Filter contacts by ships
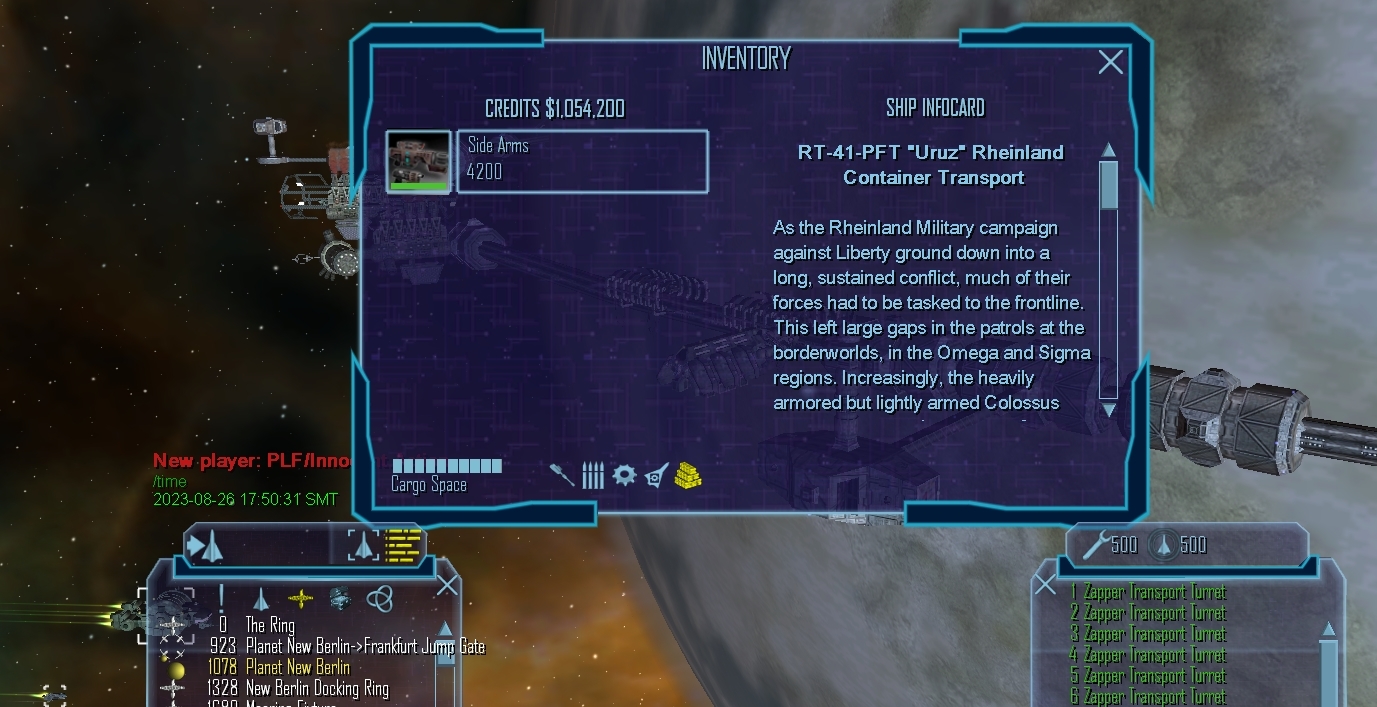Viewport: 1377px width, 707px height. coord(261,598)
